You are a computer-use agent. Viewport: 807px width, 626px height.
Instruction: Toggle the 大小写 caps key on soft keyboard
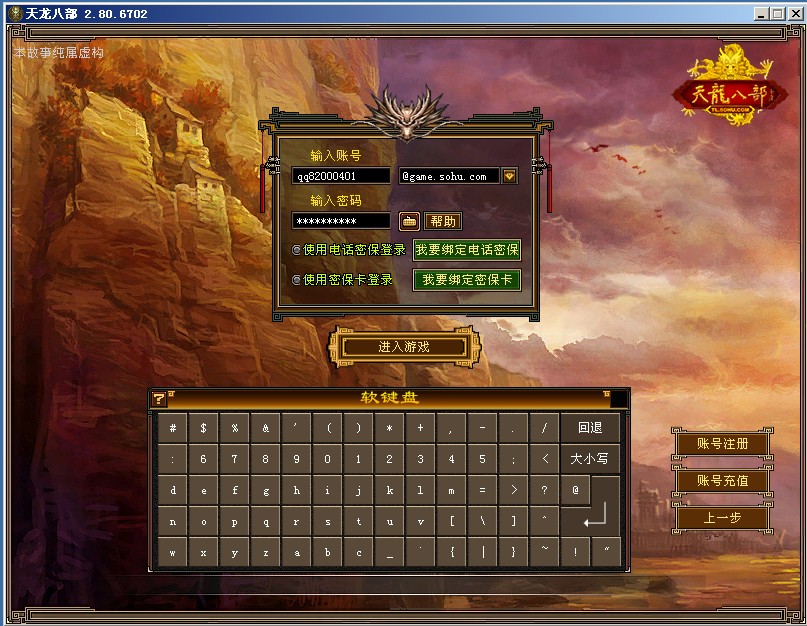click(590, 459)
